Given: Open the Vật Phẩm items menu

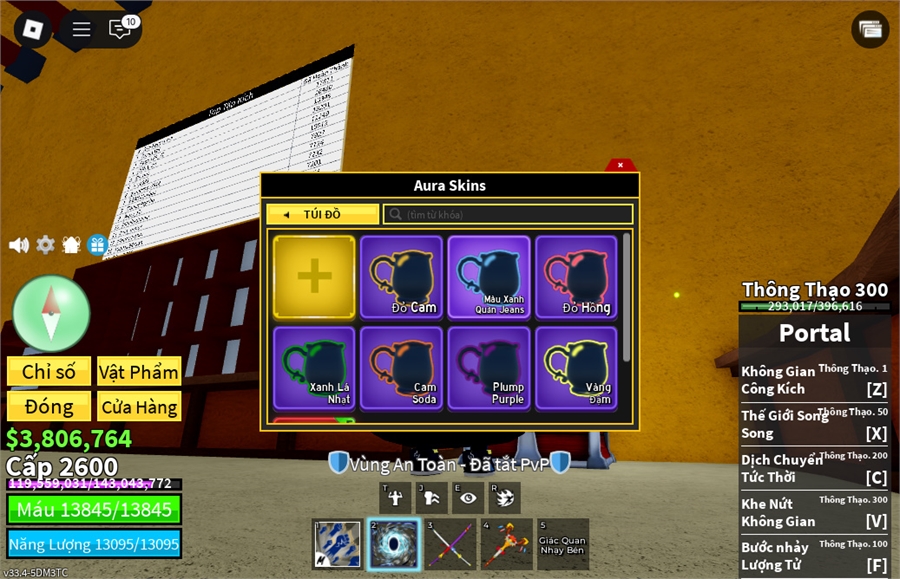Looking at the screenshot, I should coord(139,372).
